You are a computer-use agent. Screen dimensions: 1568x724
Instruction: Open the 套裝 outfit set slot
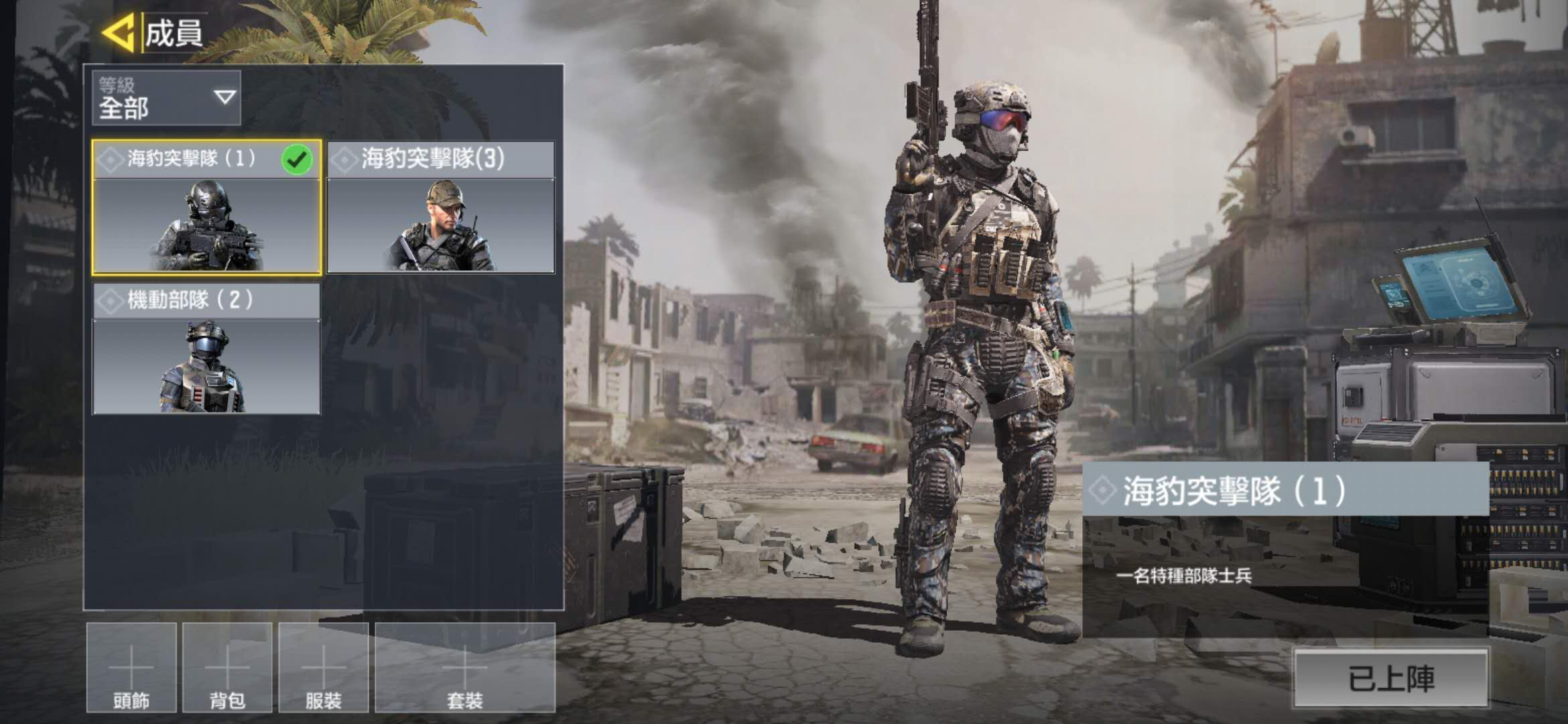(465, 668)
